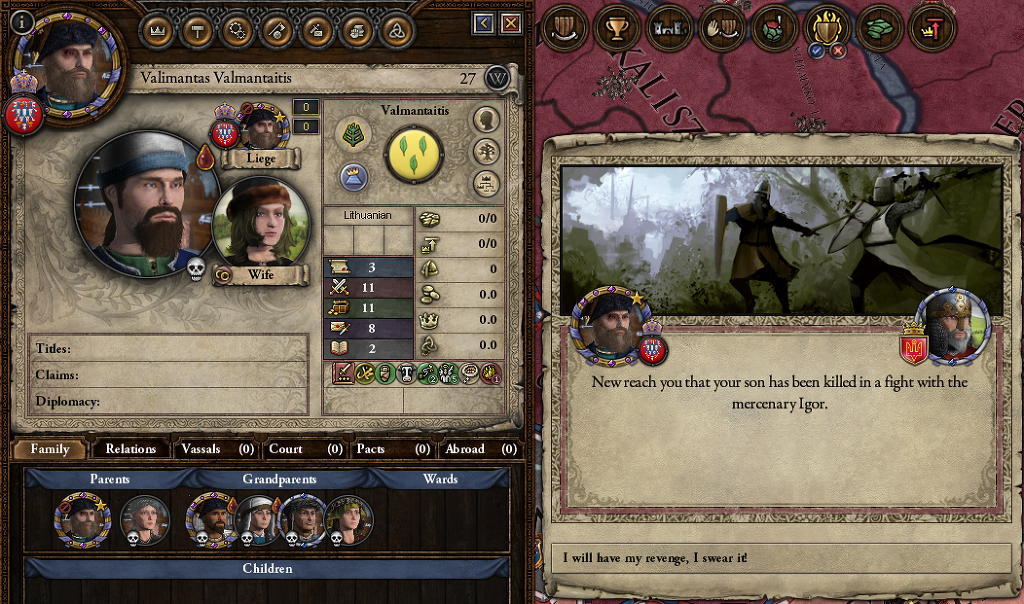Screen dimensions: 1024x604
Task: Go back using the blue arrow button
Action: click(484, 23)
